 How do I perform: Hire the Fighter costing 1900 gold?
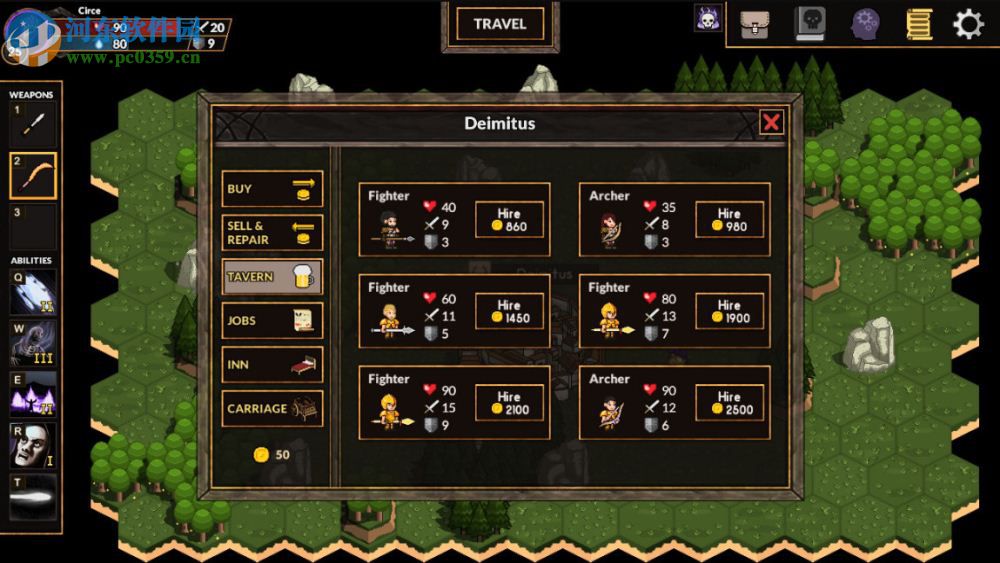tap(729, 311)
